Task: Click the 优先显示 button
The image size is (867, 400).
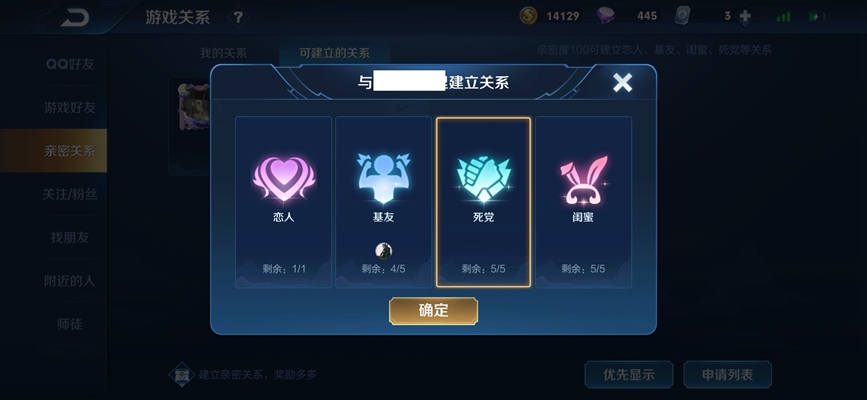Action: 628,375
